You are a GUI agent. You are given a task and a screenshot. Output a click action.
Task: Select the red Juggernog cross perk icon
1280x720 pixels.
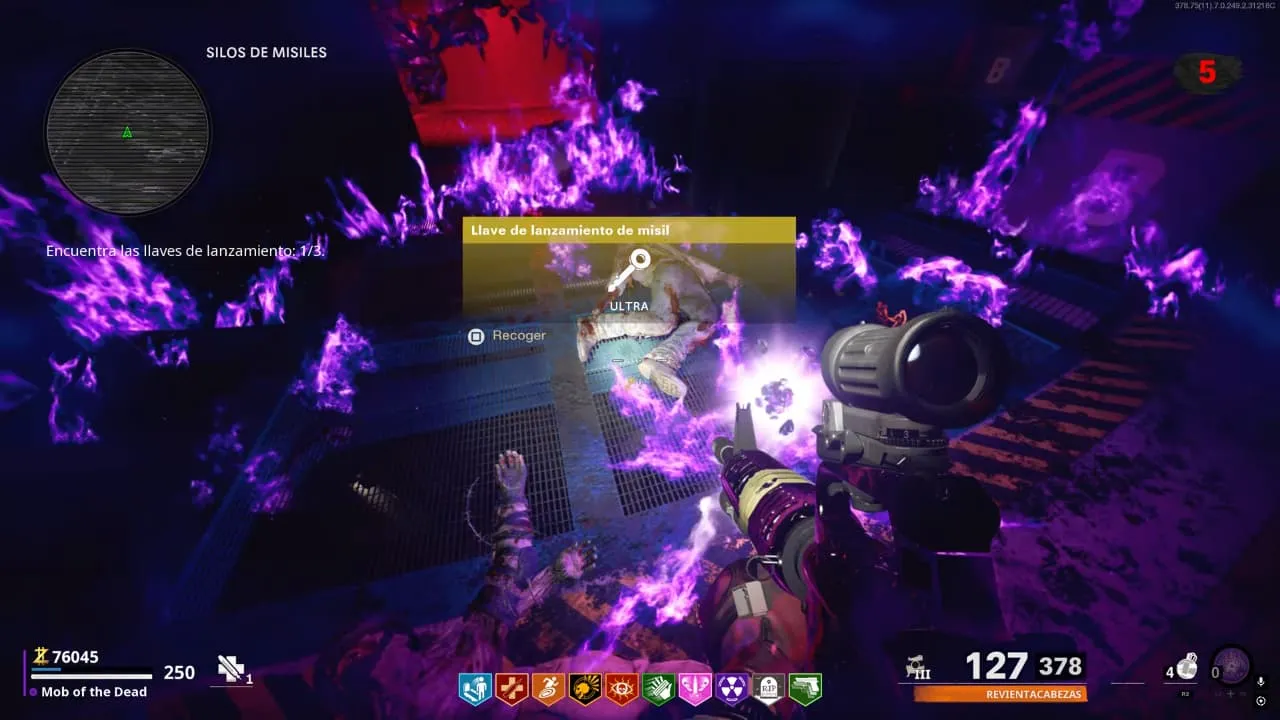pos(512,688)
